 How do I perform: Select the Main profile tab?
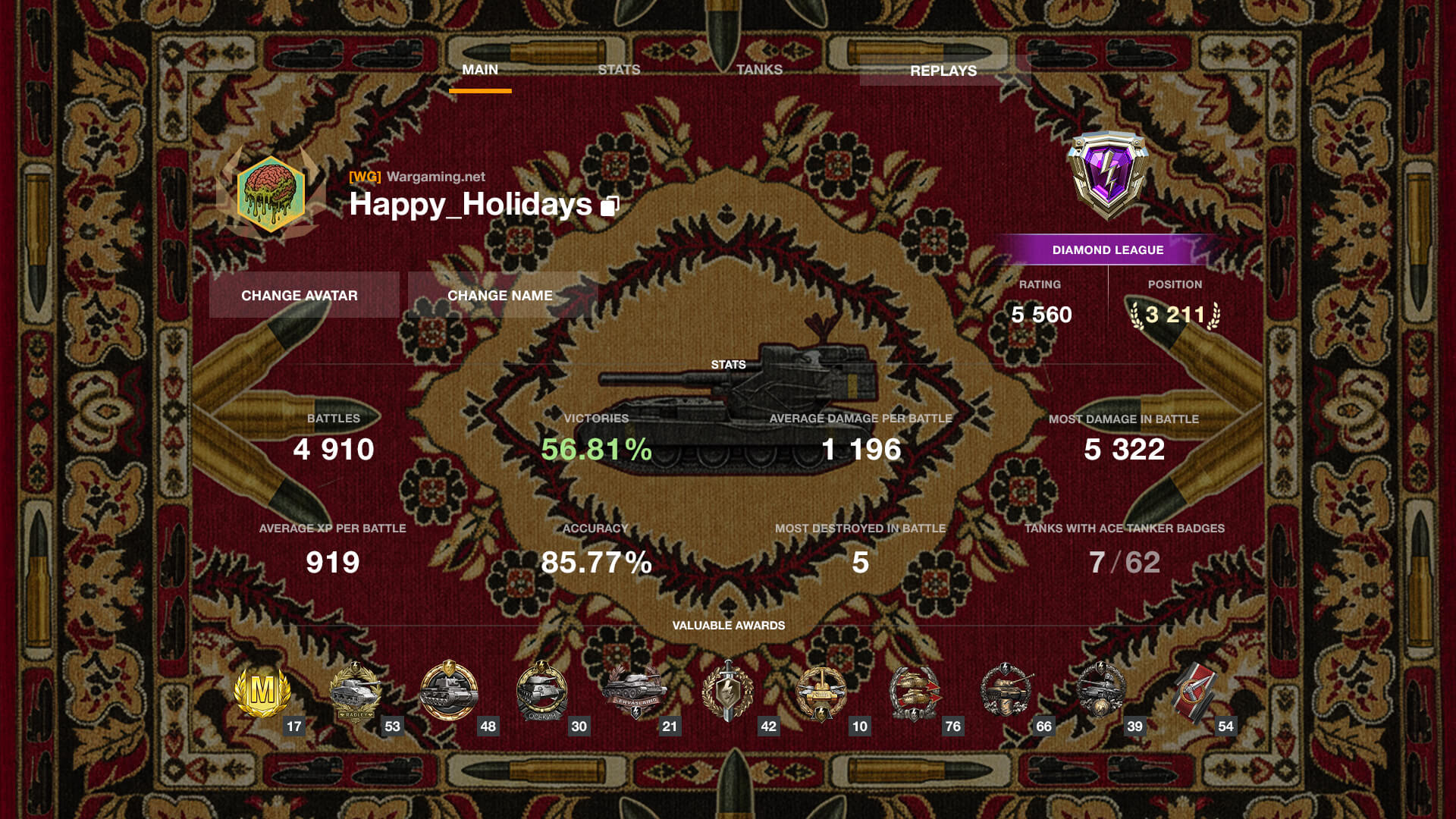click(480, 70)
